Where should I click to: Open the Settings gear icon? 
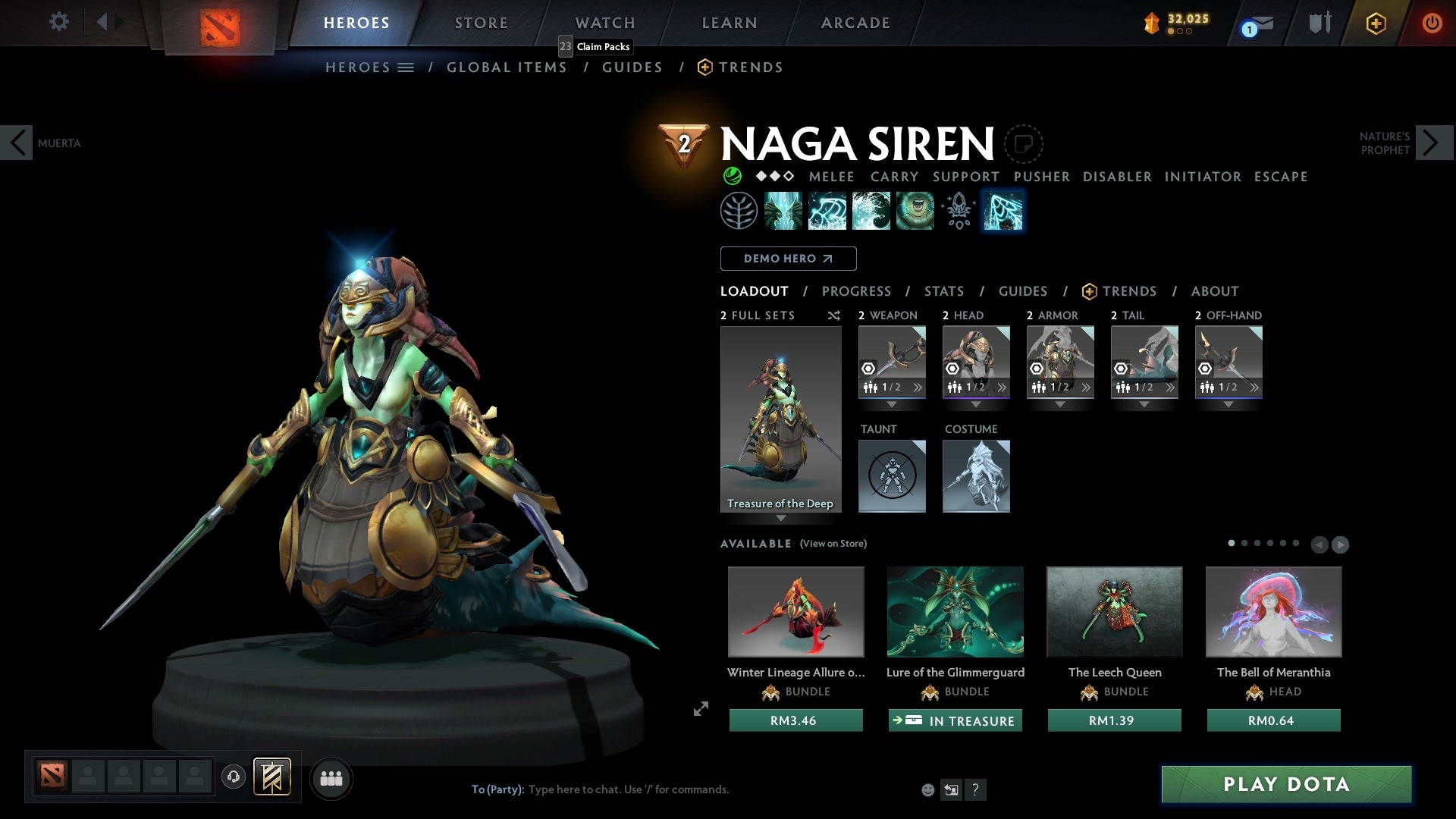pos(59,22)
